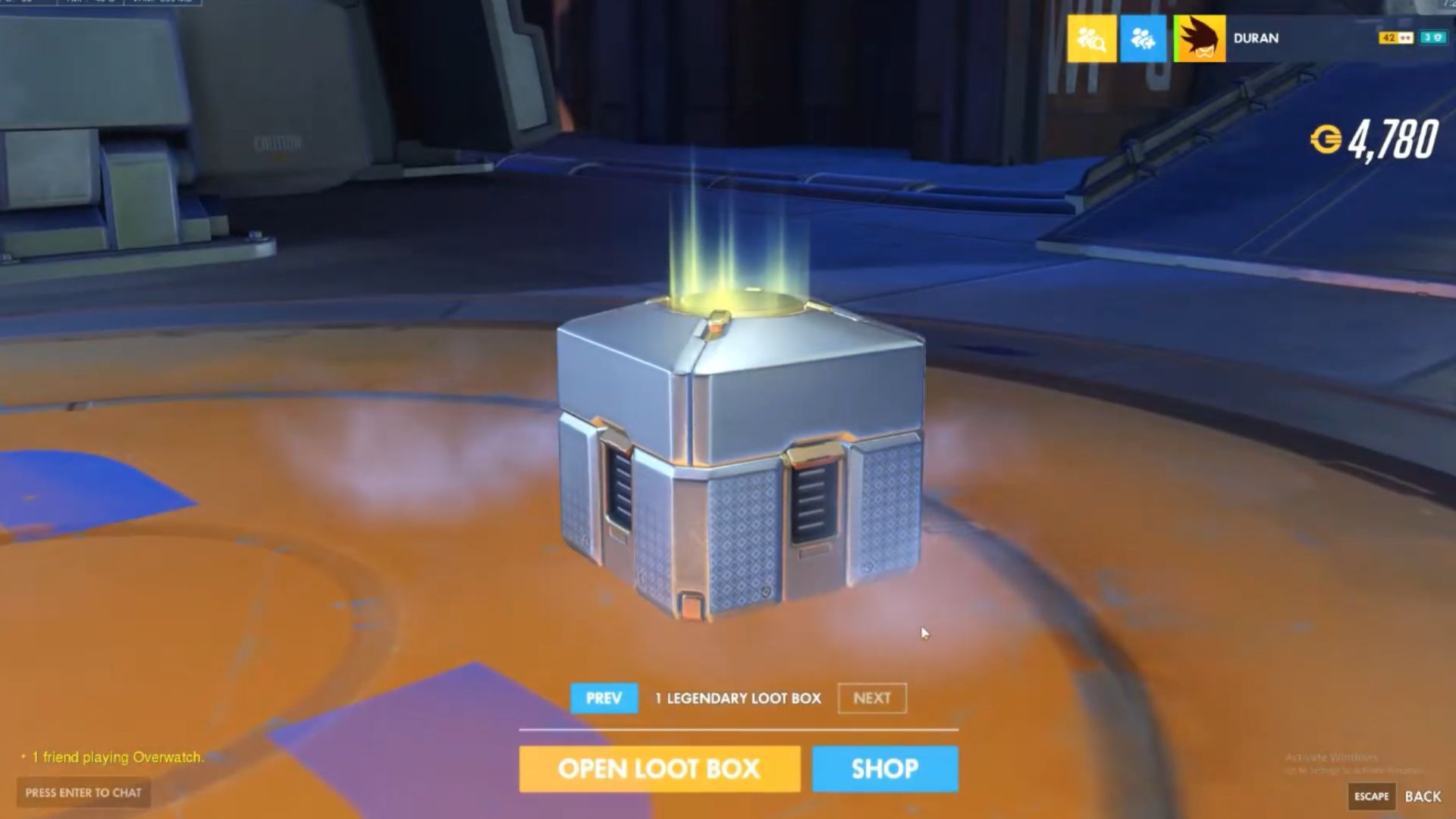Open the SHOP
This screenshot has width=1456, height=819.
click(x=884, y=769)
